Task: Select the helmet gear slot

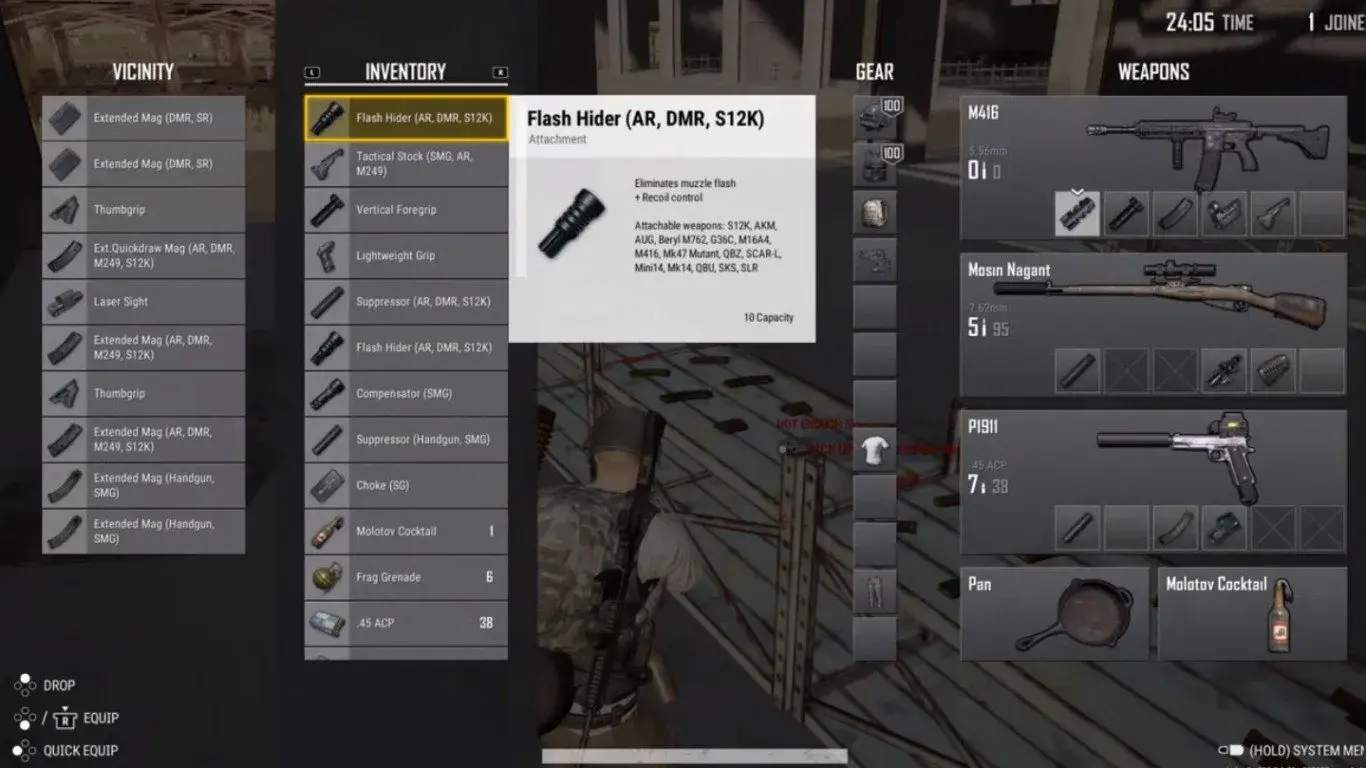Action: [x=874, y=118]
